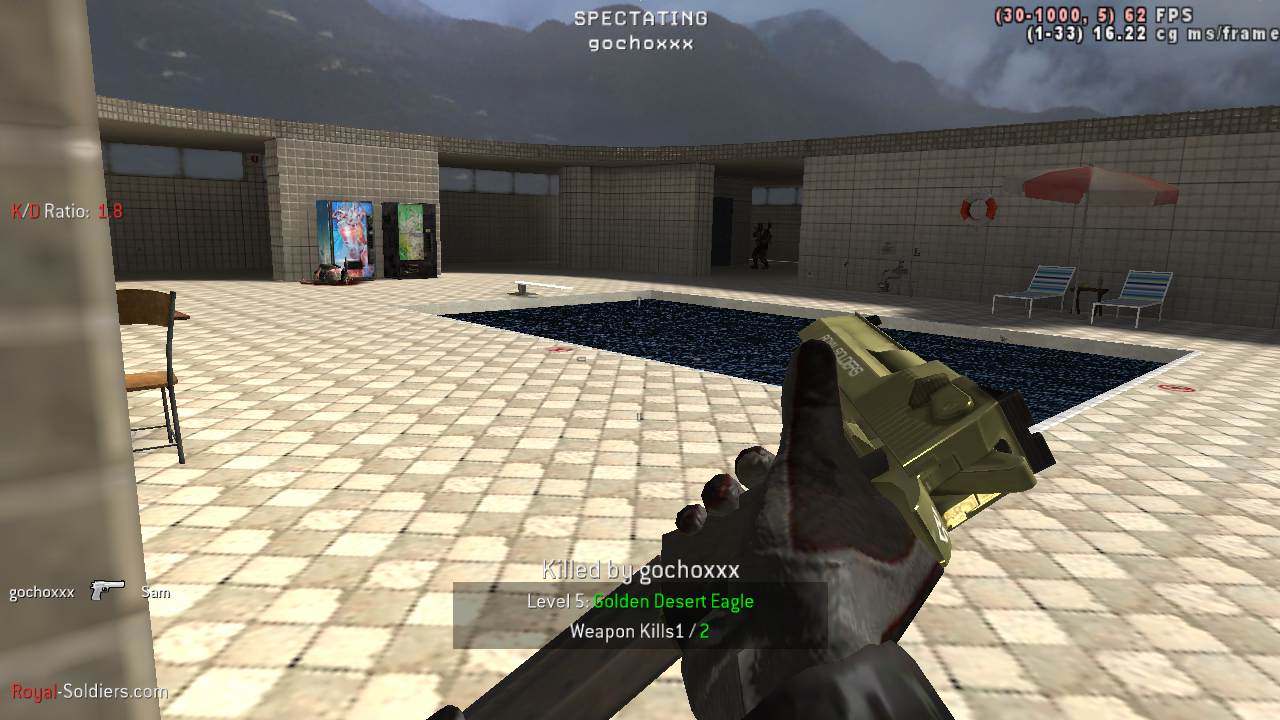This screenshot has width=1280, height=720.
Task: Click the pistol kill icon in the killfeed
Action: pyautogui.click(x=107, y=591)
